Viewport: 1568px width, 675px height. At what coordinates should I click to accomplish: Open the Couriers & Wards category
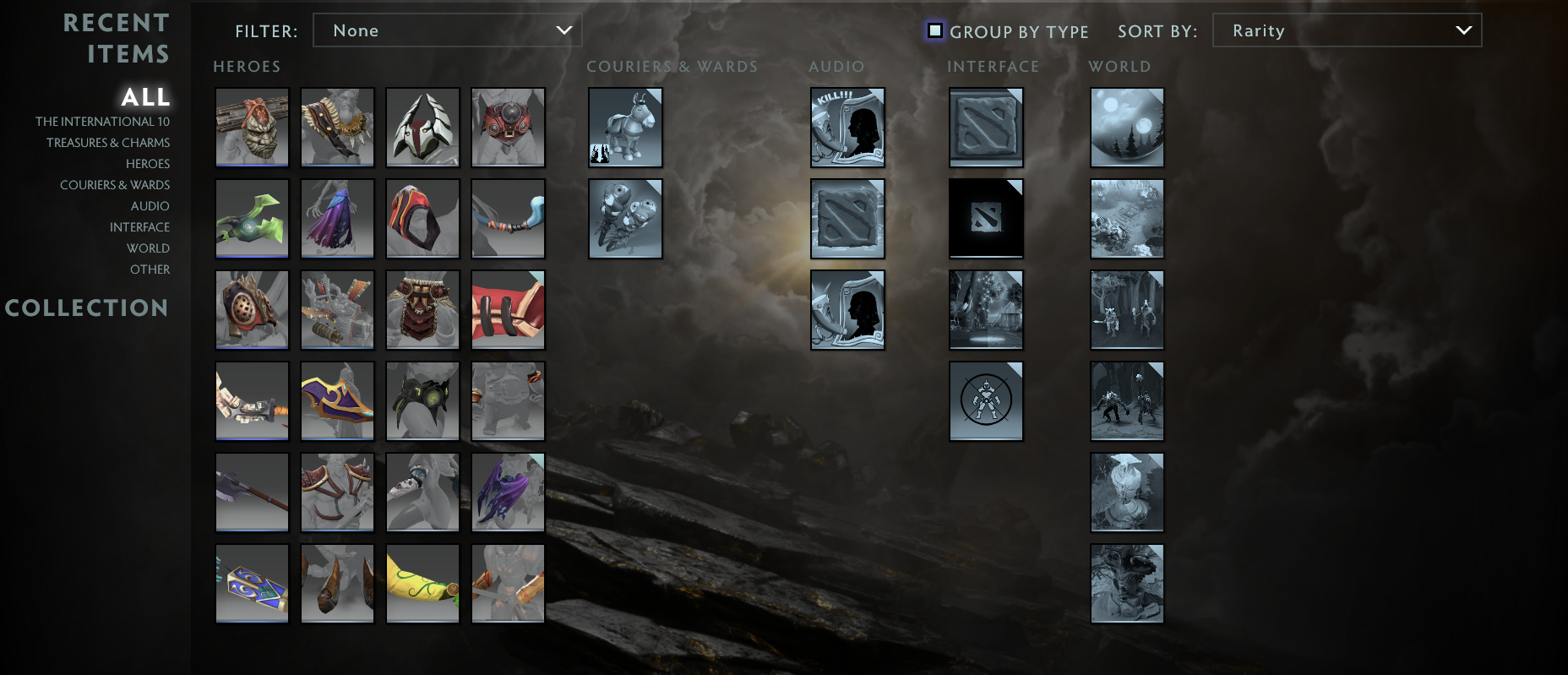pos(115,184)
